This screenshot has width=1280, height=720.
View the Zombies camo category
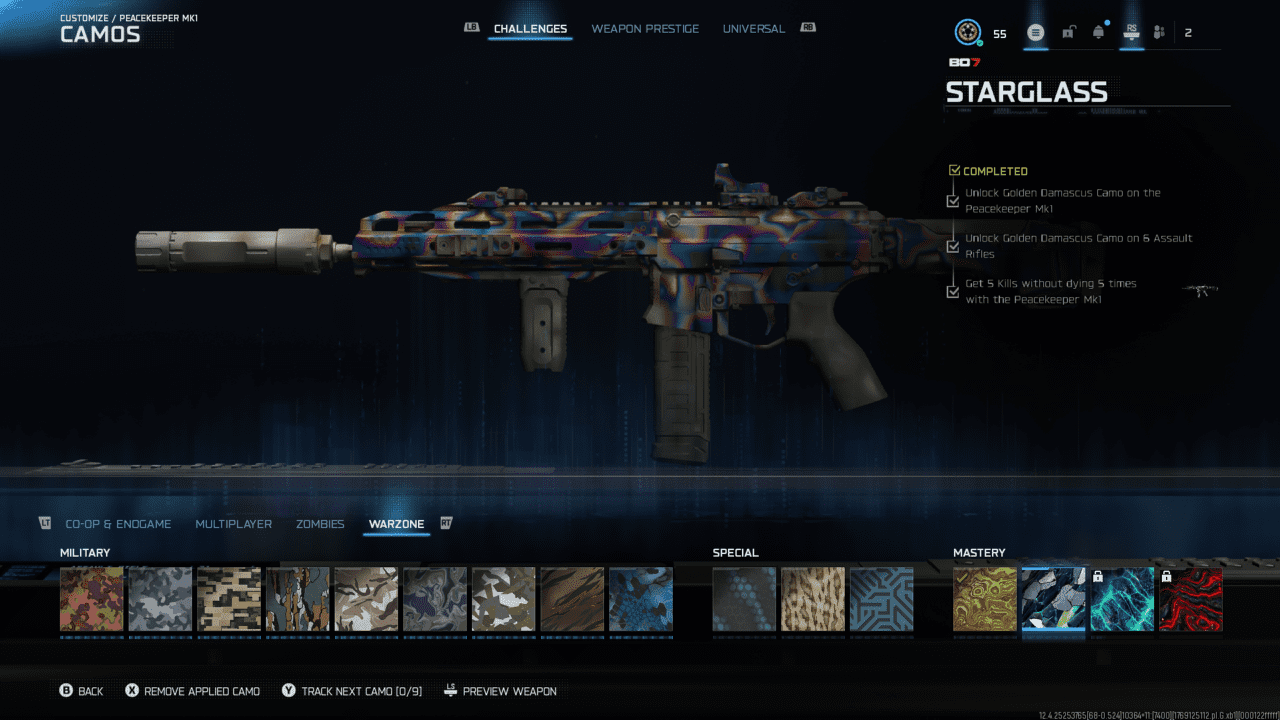tap(320, 524)
